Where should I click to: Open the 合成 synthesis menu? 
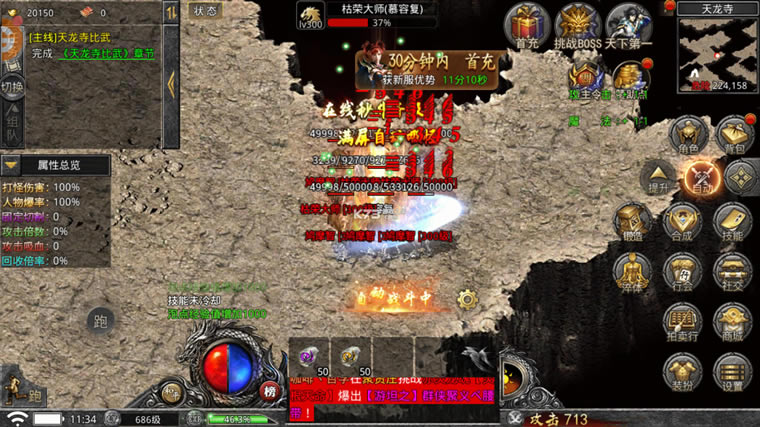coord(684,223)
